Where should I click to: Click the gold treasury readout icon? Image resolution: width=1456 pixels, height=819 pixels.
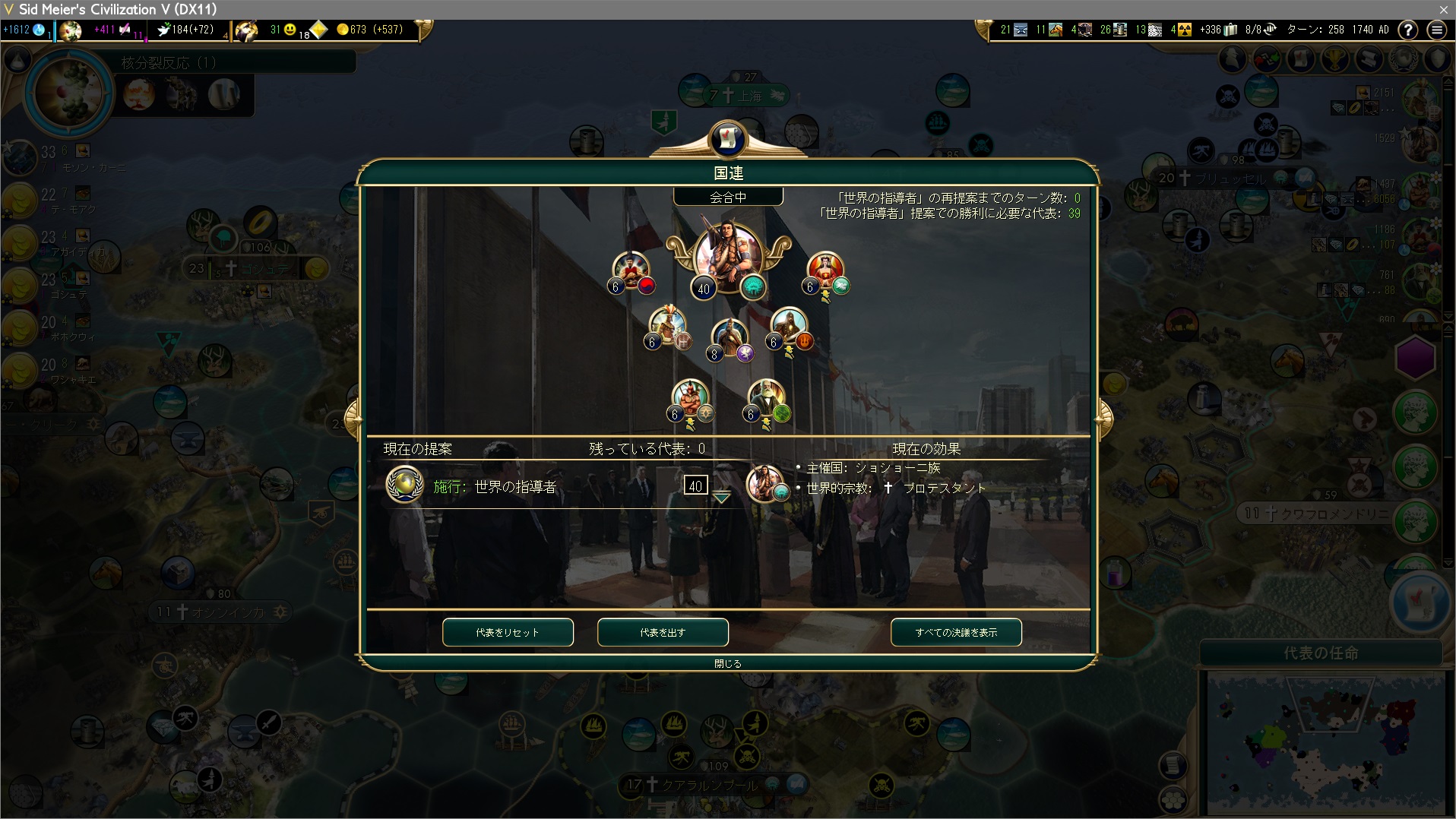click(343, 30)
